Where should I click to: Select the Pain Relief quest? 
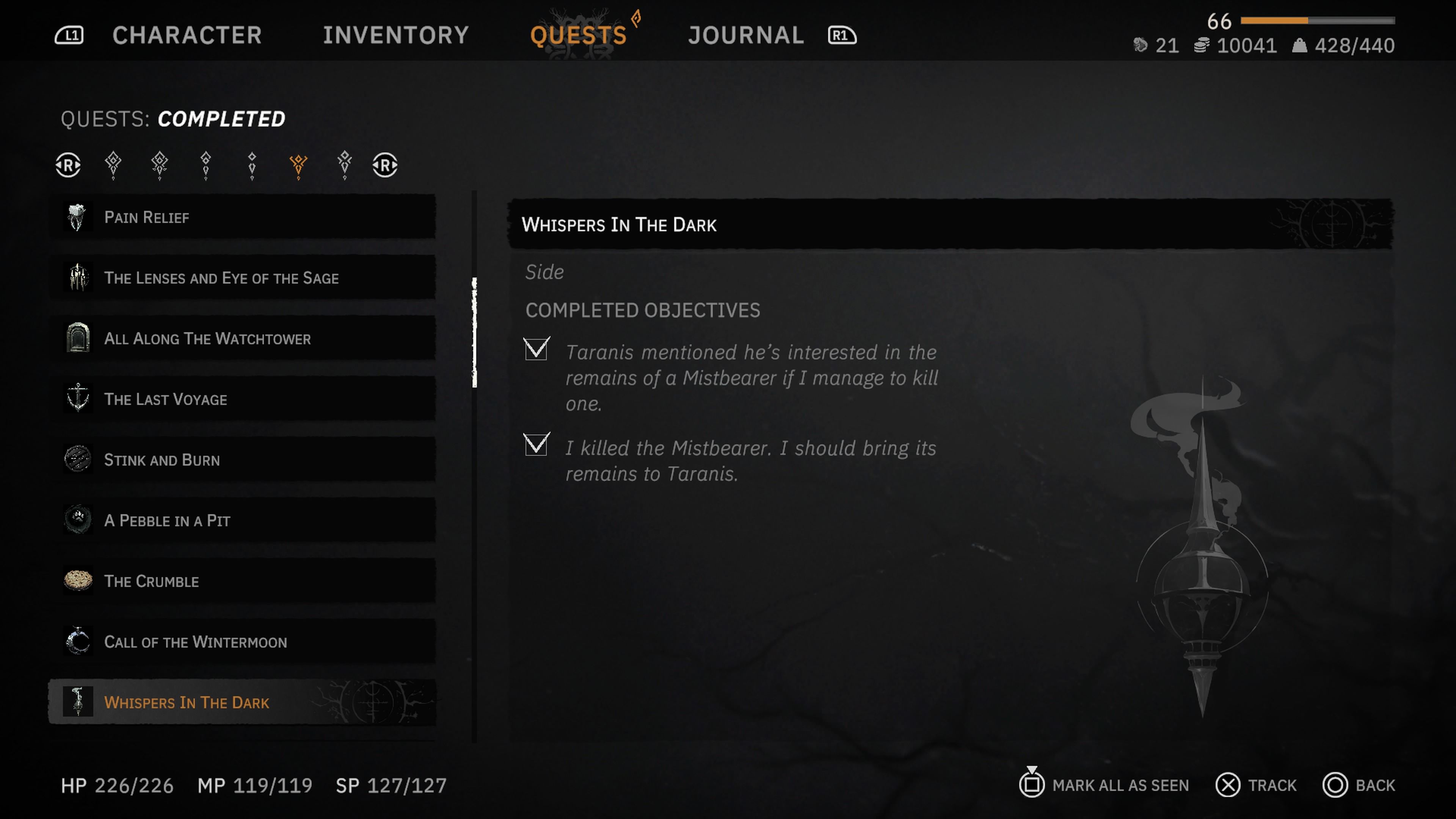coord(243,217)
